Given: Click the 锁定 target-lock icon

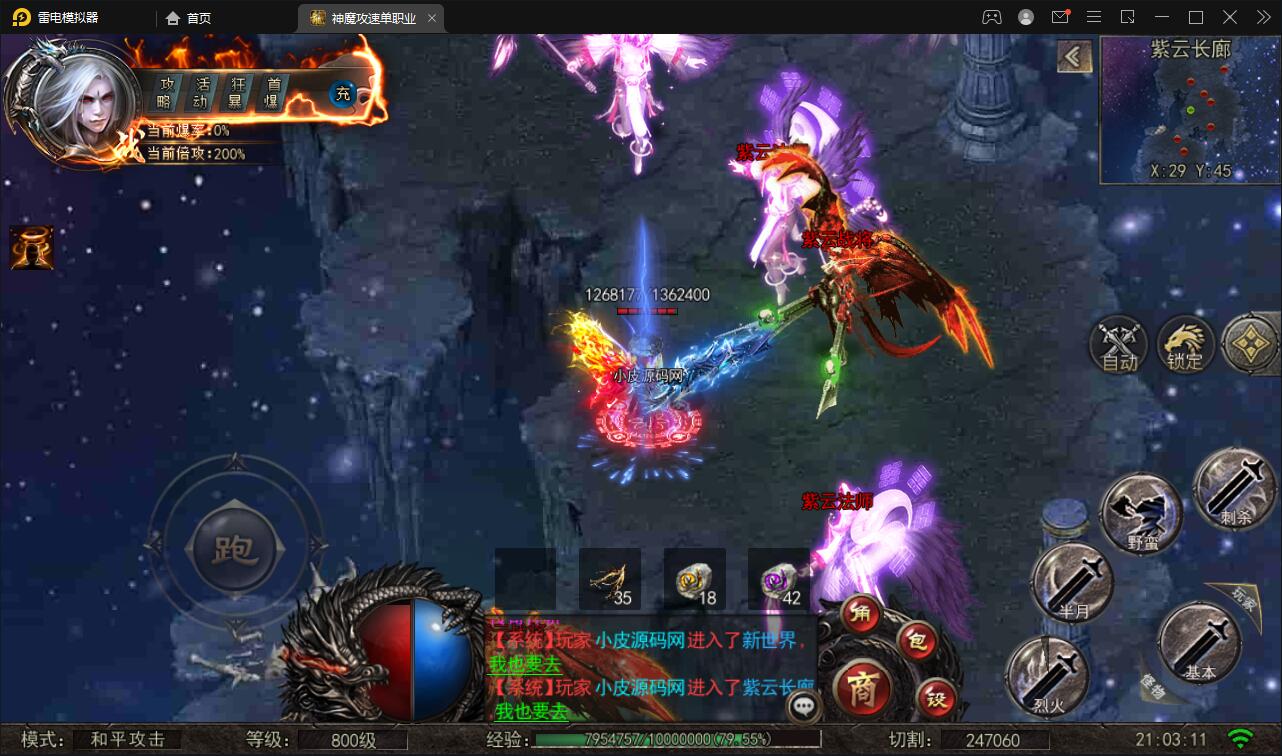Looking at the screenshot, I should pyautogui.click(x=1185, y=345).
